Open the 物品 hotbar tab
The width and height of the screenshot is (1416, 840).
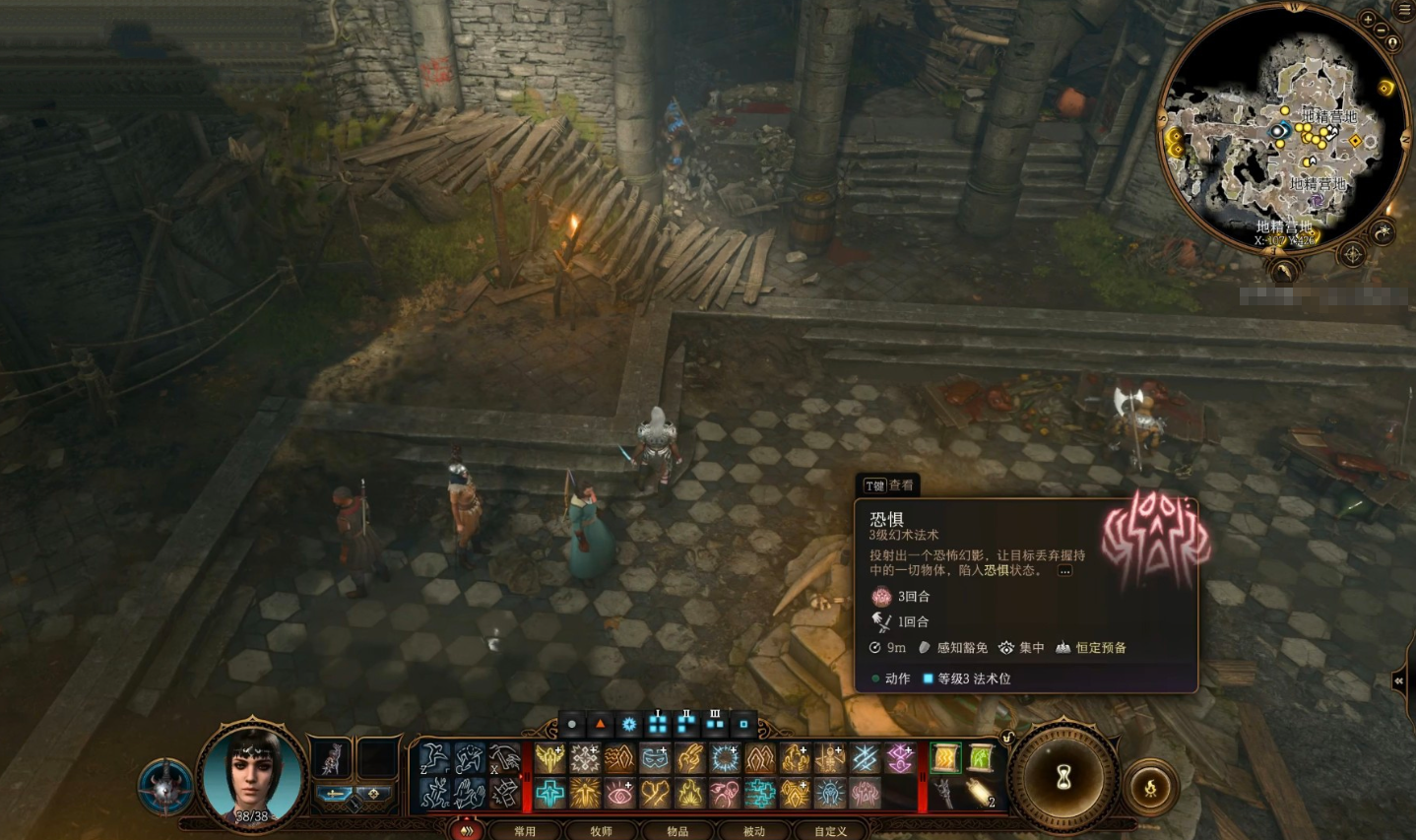tap(677, 831)
